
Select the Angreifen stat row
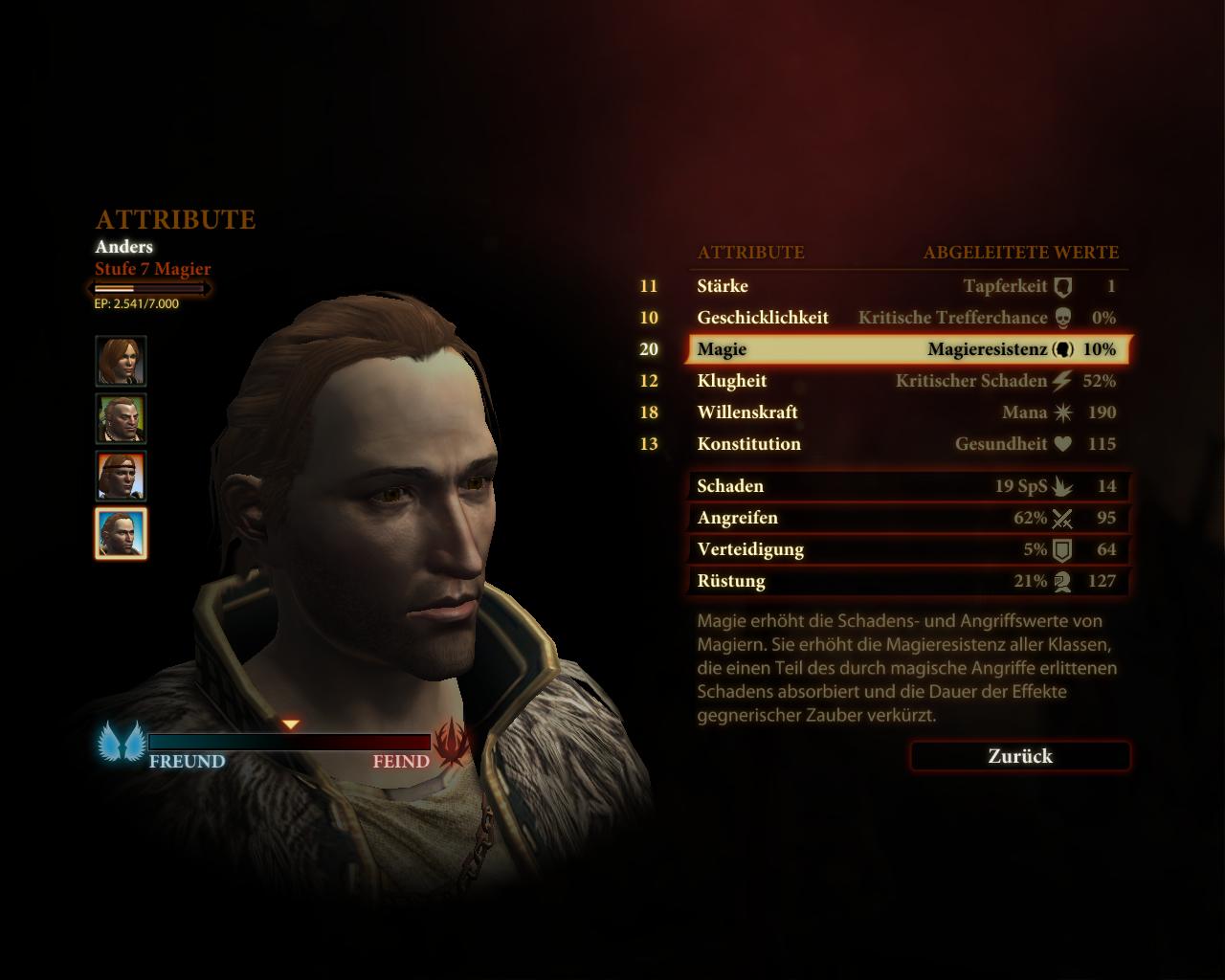coord(906,518)
